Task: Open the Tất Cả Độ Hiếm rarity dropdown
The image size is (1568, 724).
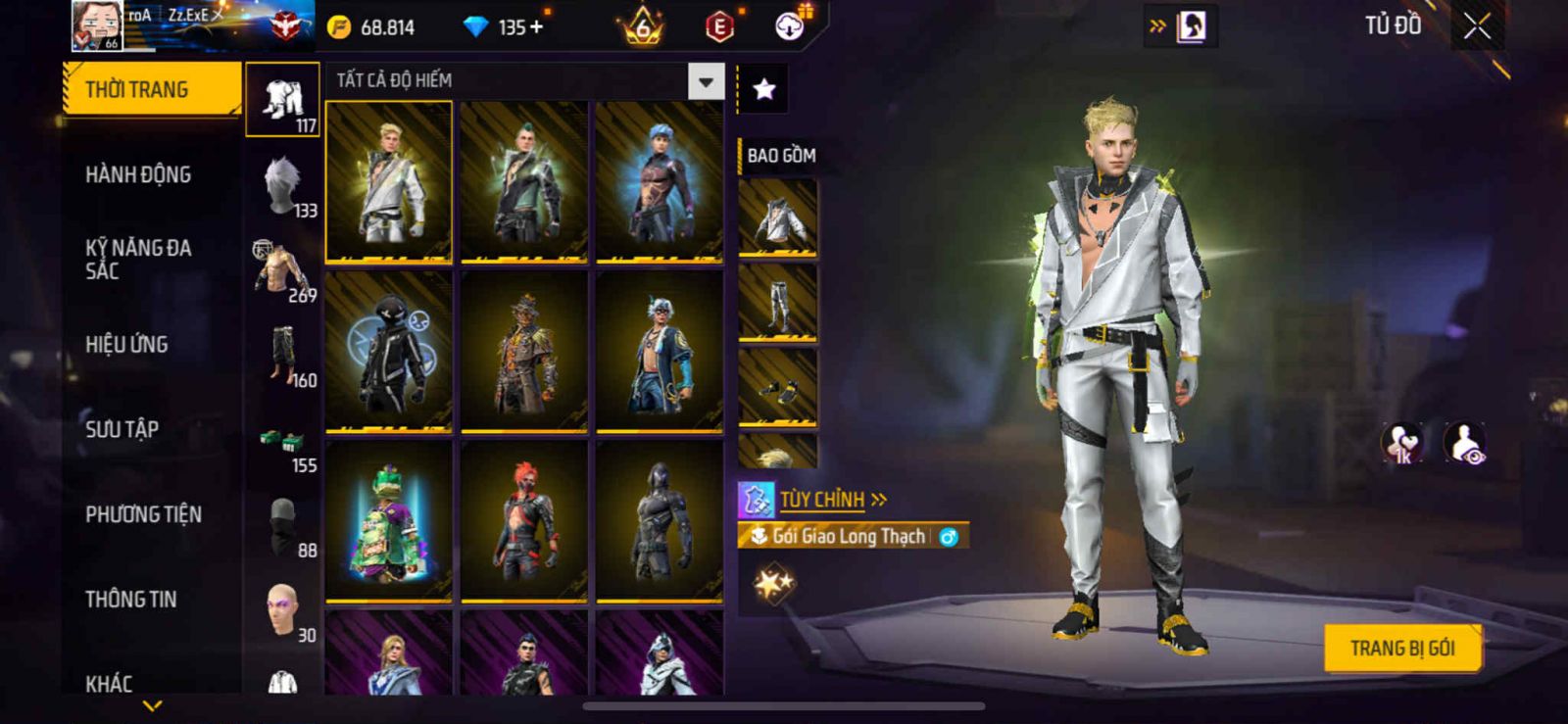Action: click(706, 81)
